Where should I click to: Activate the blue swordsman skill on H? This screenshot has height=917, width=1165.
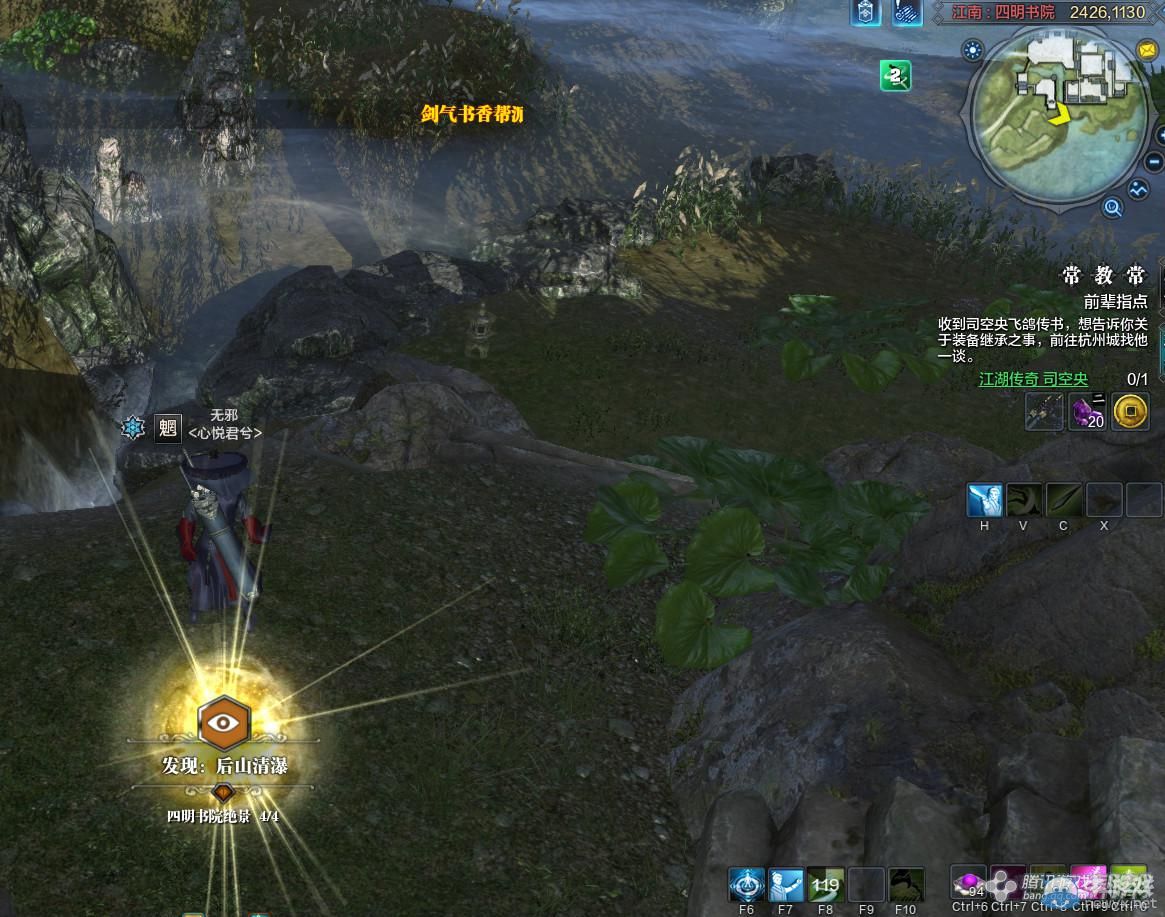click(x=984, y=500)
